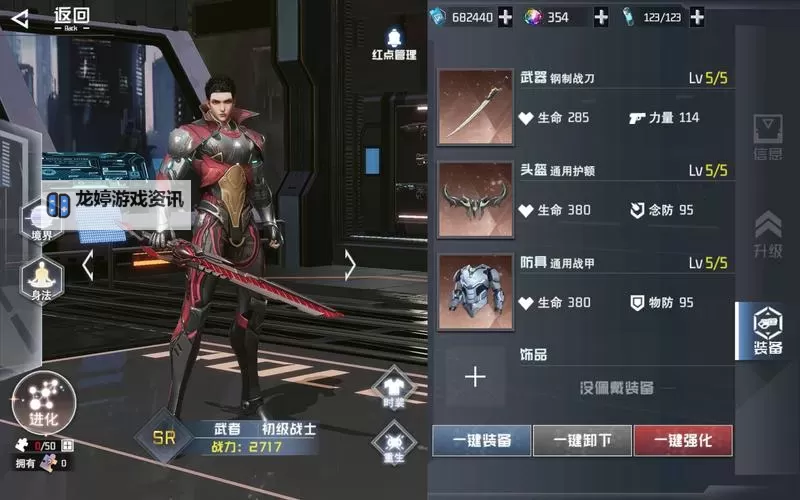Image resolution: width=800 pixels, height=500 pixels.
Task: Add more diamond currency with plus button
Action: [506, 17]
